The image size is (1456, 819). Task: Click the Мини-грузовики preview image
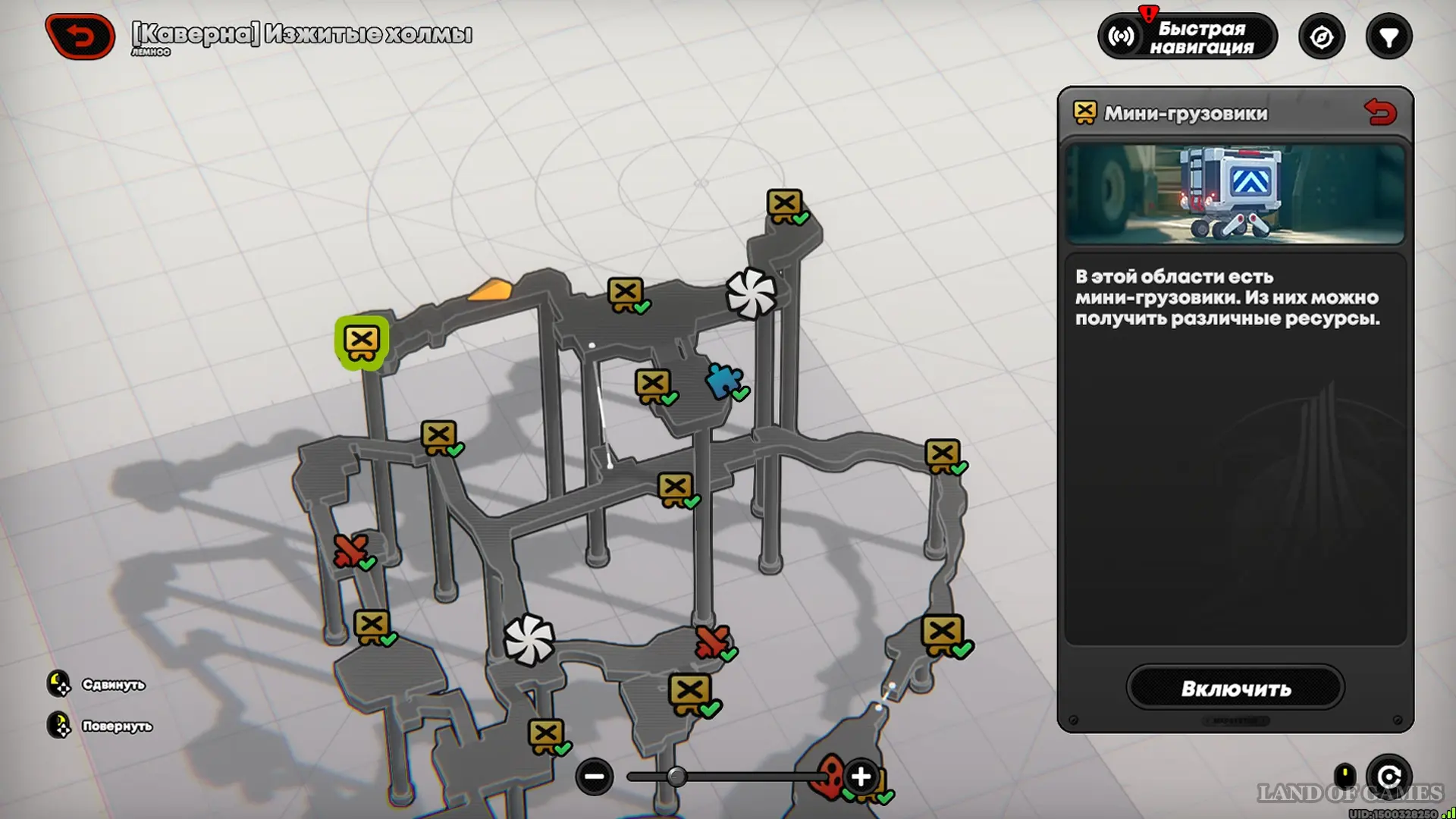[x=1235, y=194]
